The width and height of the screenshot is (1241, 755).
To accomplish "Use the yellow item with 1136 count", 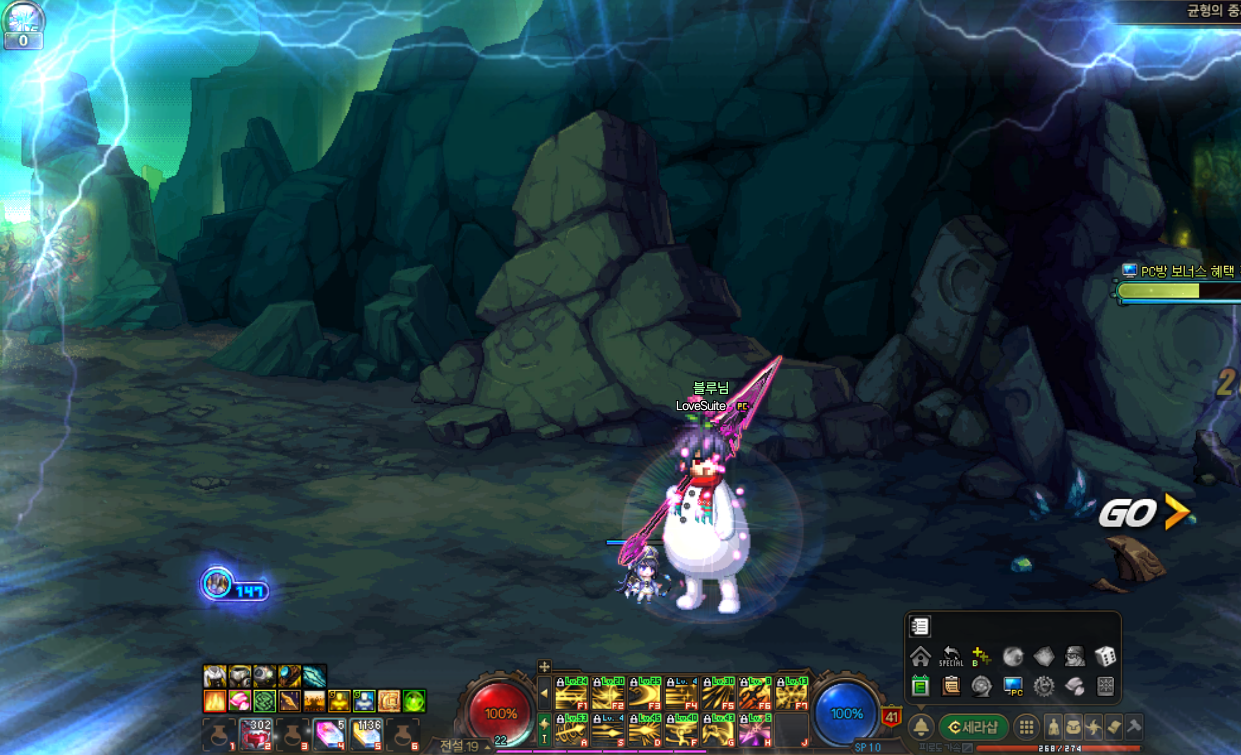I will 366,735.
